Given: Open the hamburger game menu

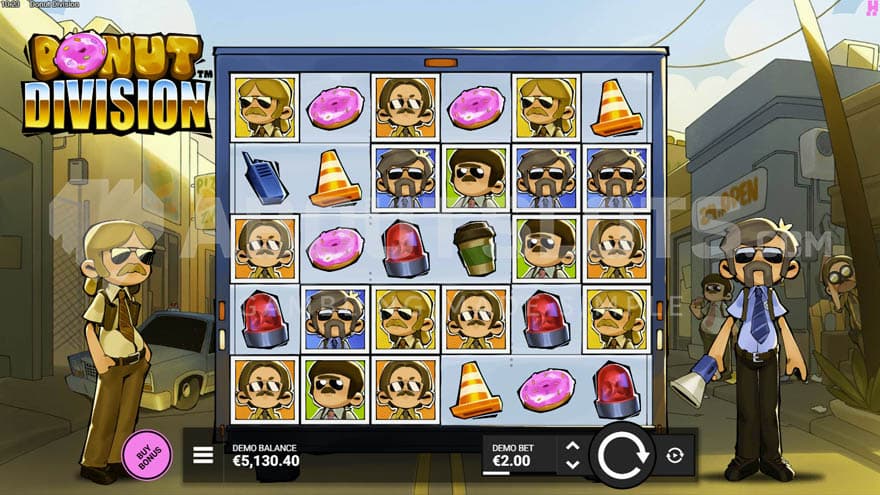Looking at the screenshot, I should [203, 455].
